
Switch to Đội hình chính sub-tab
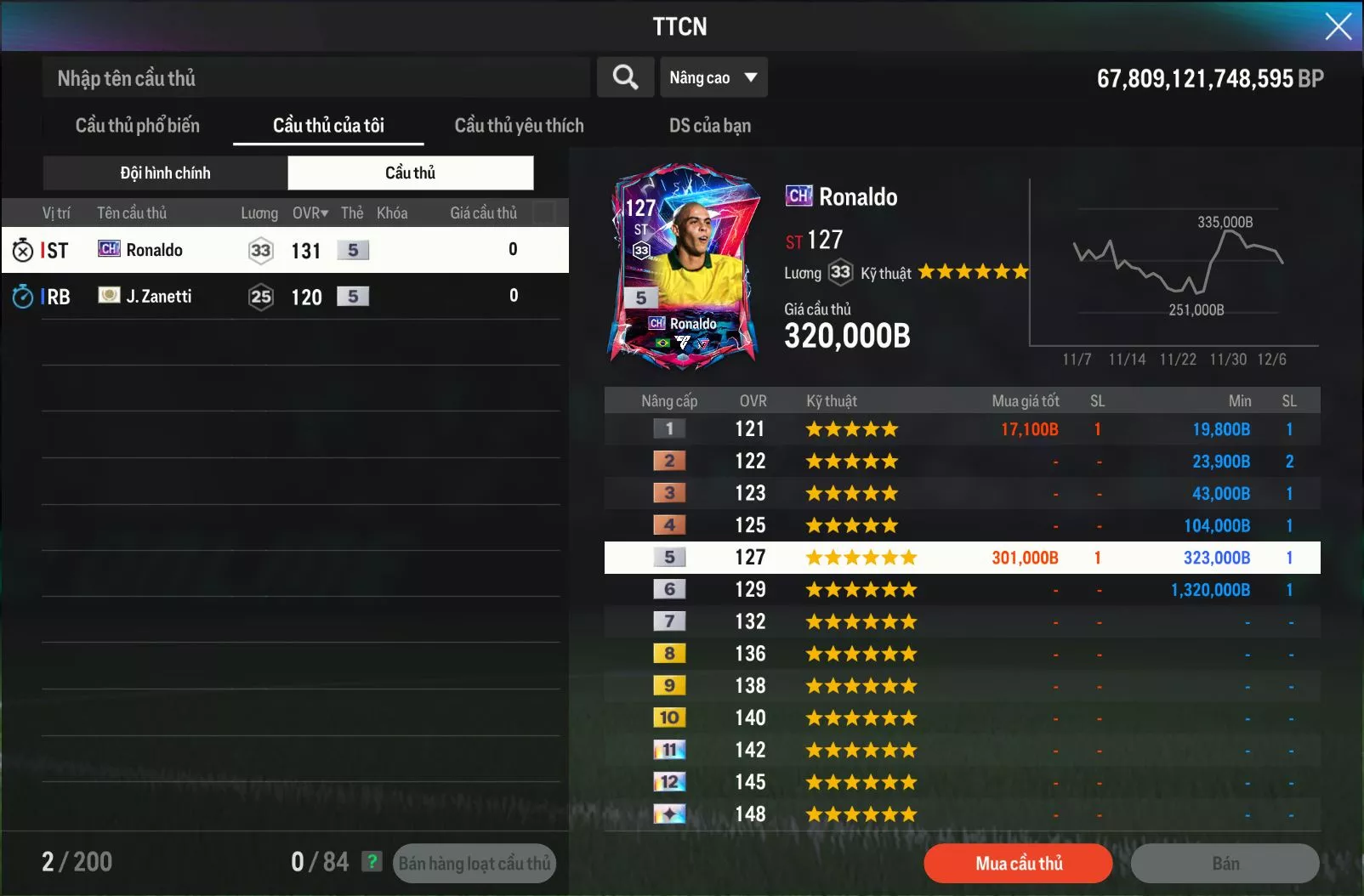165,173
